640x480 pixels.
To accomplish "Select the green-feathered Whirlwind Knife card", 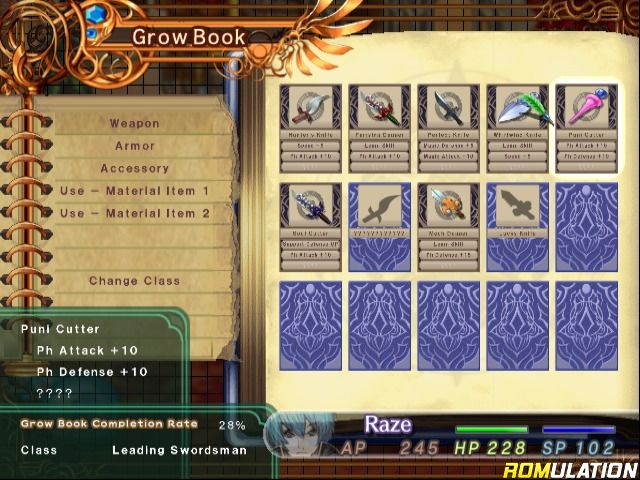I will tap(517, 127).
